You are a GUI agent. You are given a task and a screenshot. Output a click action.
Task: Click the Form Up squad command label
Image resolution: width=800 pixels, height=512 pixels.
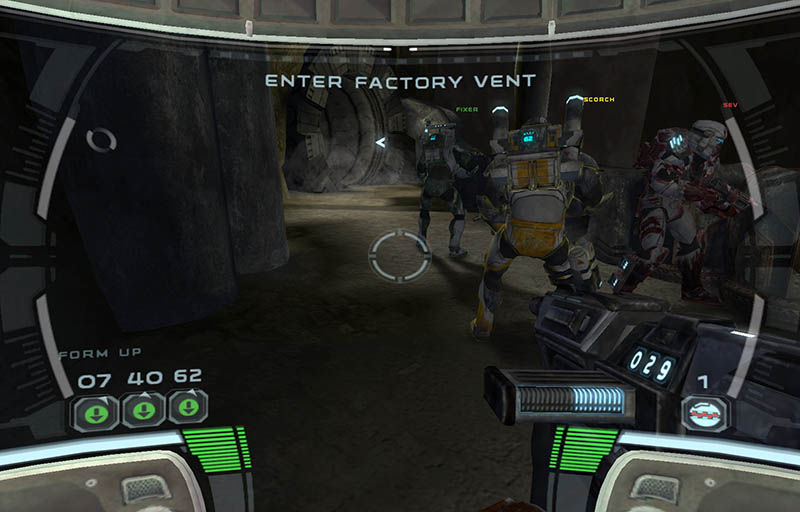(100, 353)
